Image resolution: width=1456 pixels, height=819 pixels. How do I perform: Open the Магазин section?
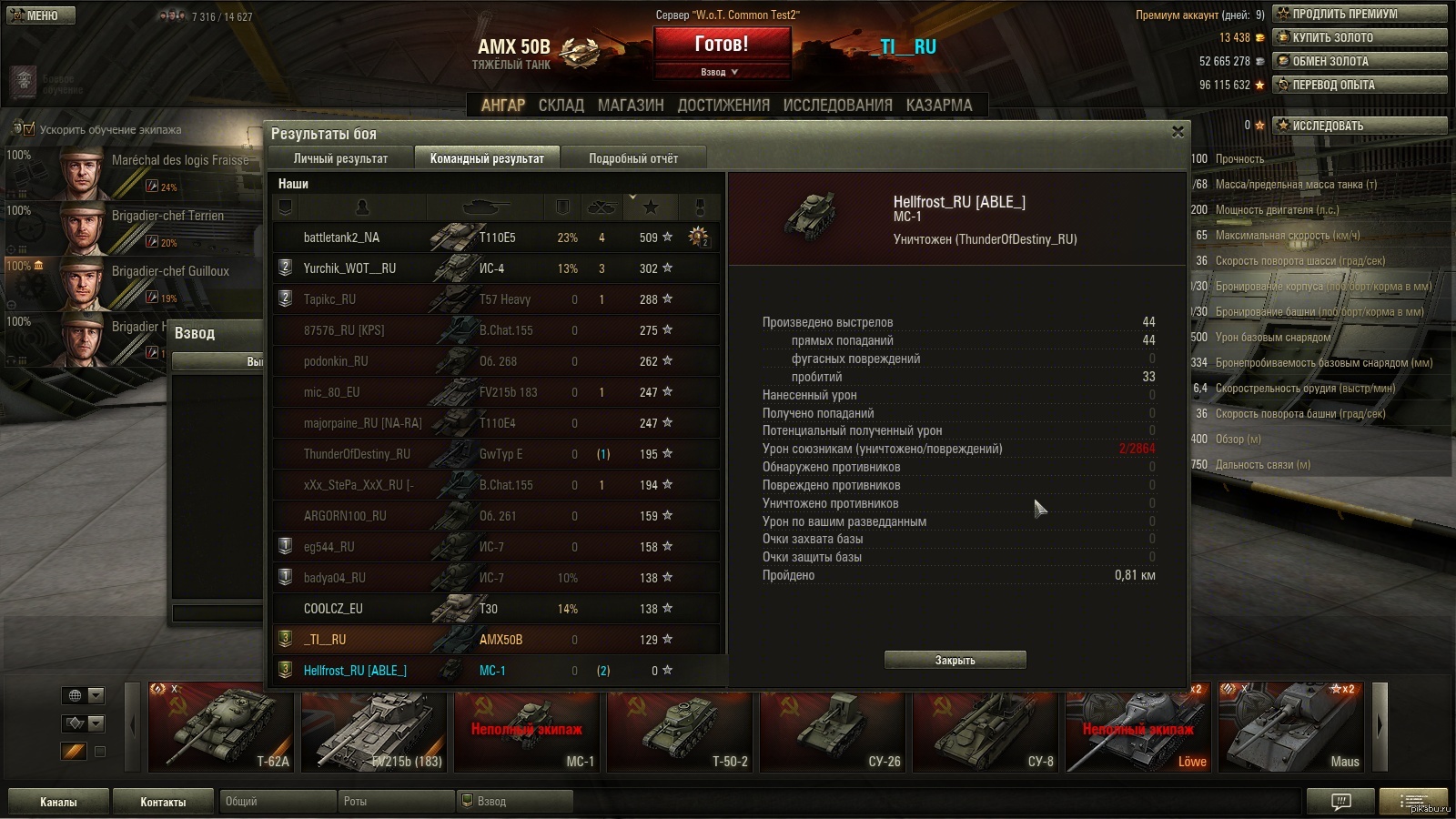631,105
